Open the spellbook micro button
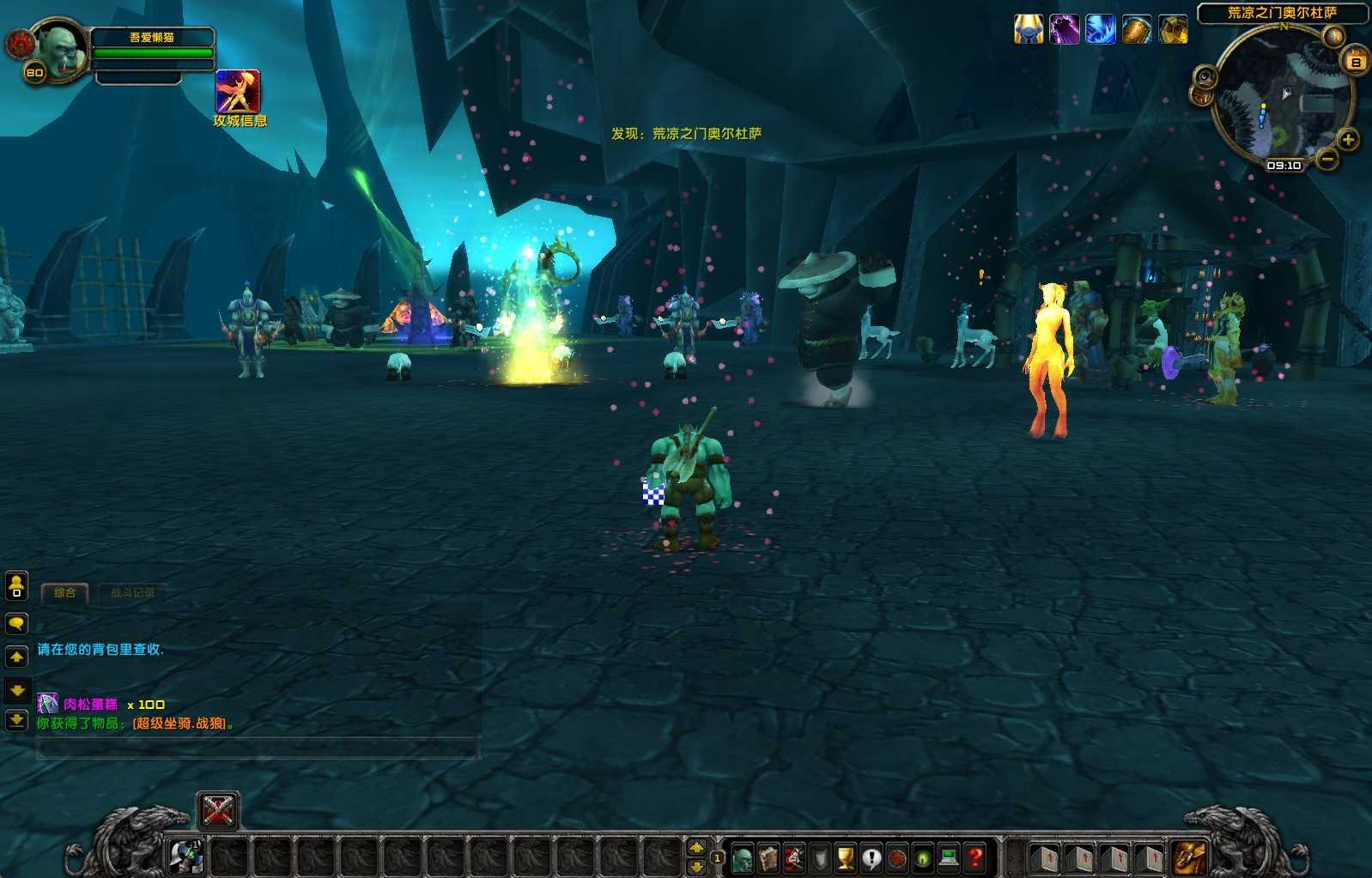The height and width of the screenshot is (878, 1372). coord(768,857)
